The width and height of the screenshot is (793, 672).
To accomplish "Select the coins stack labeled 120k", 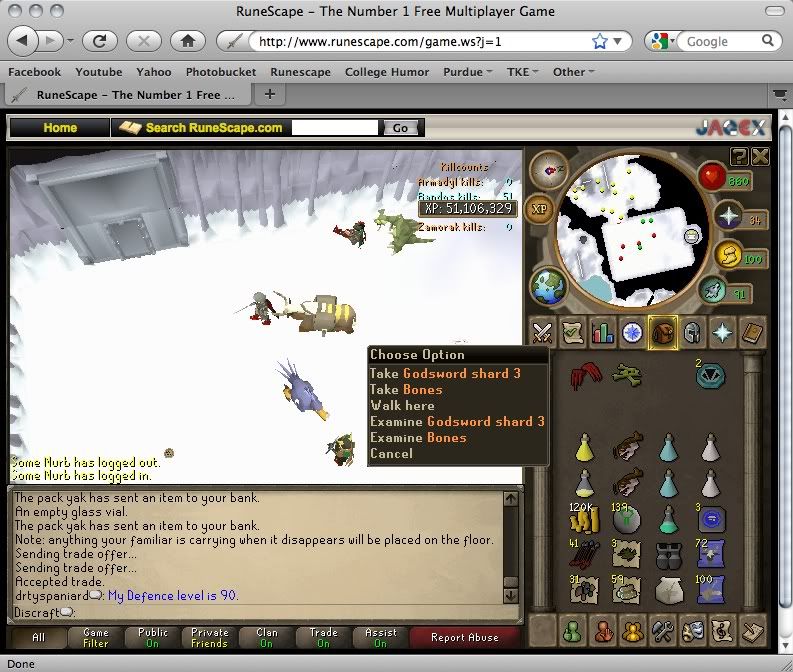I will point(584,518).
